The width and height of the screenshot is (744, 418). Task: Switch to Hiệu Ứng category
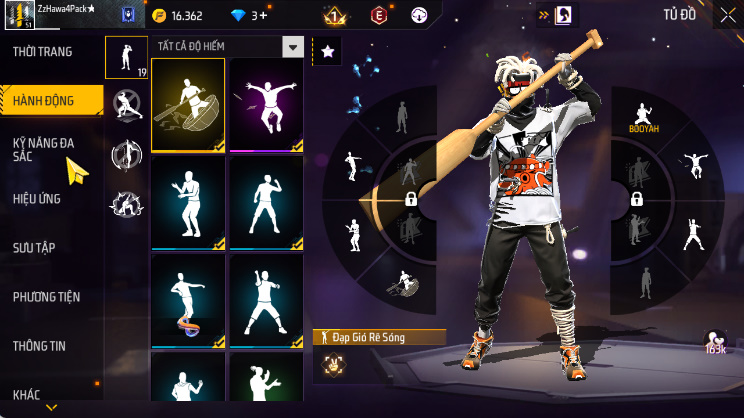(x=37, y=199)
